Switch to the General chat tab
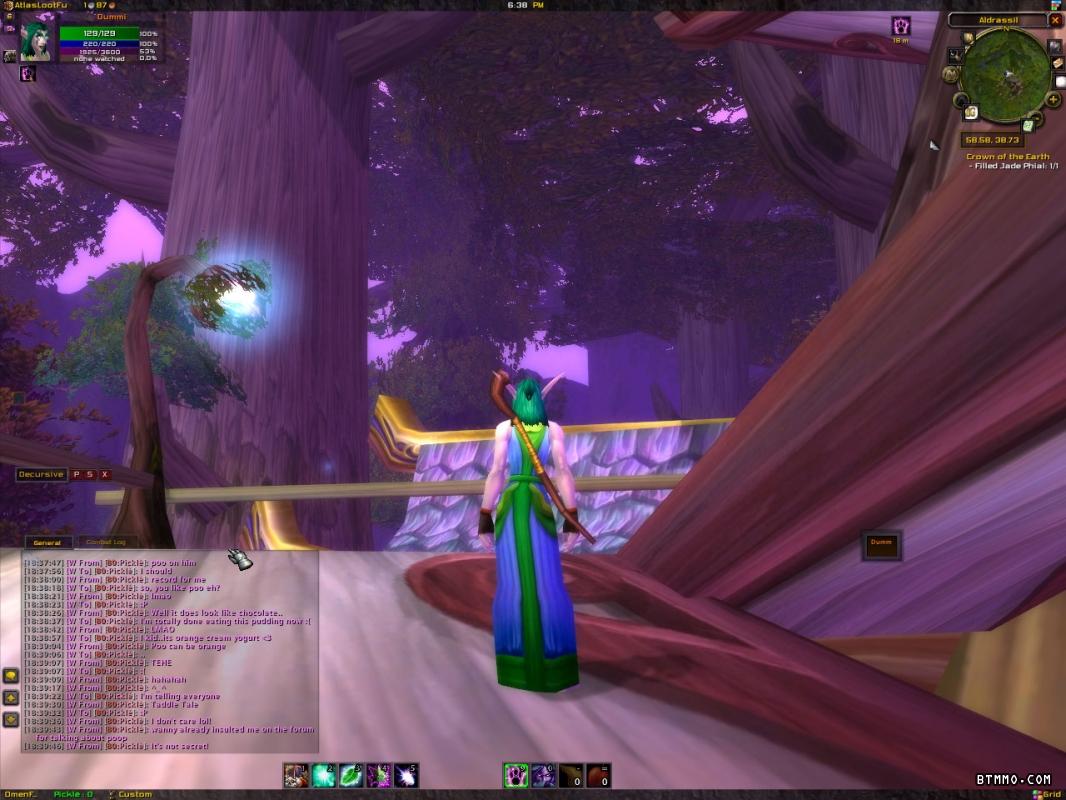 pyautogui.click(x=47, y=543)
